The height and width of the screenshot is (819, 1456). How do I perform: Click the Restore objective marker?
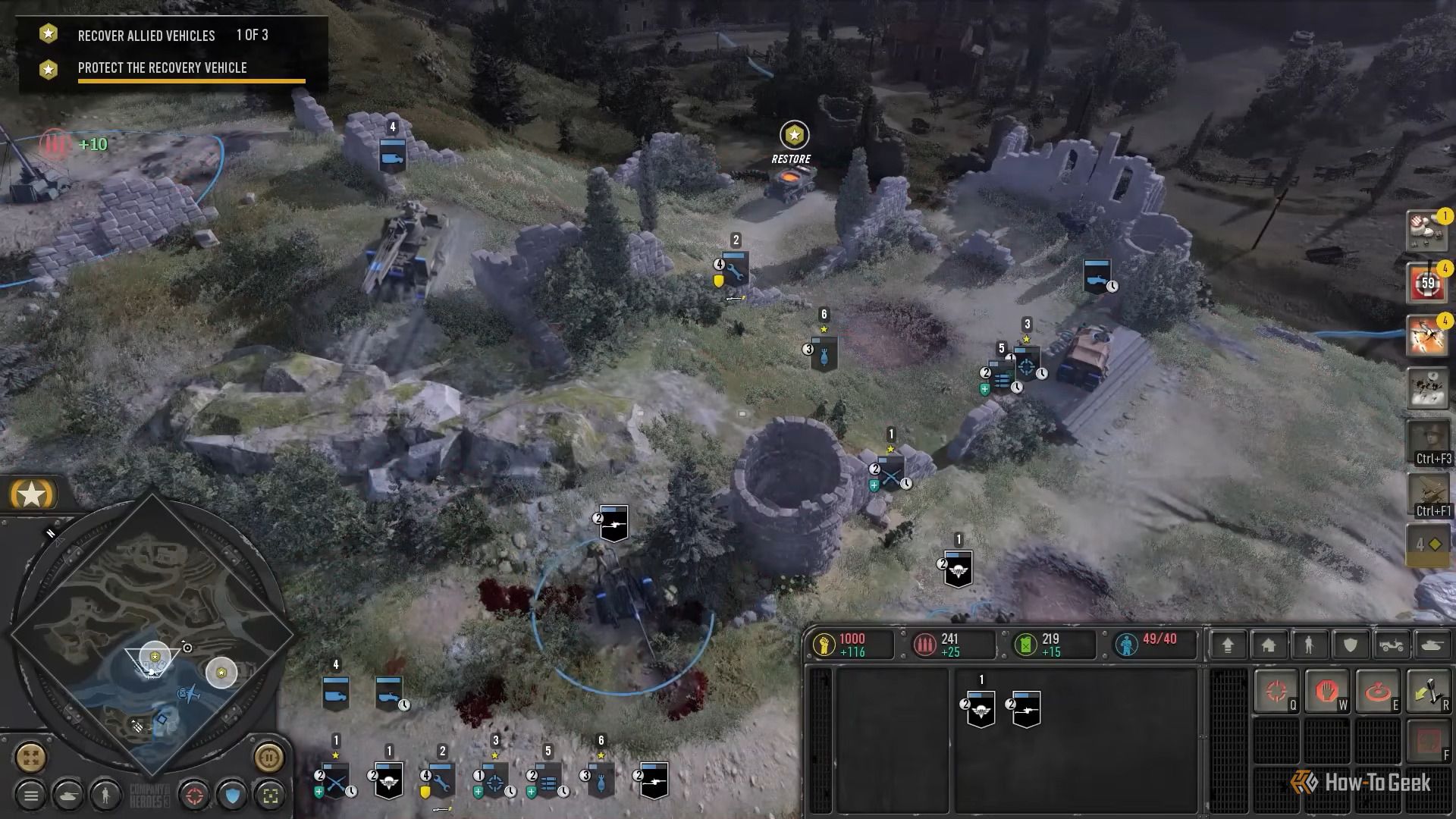794,136
